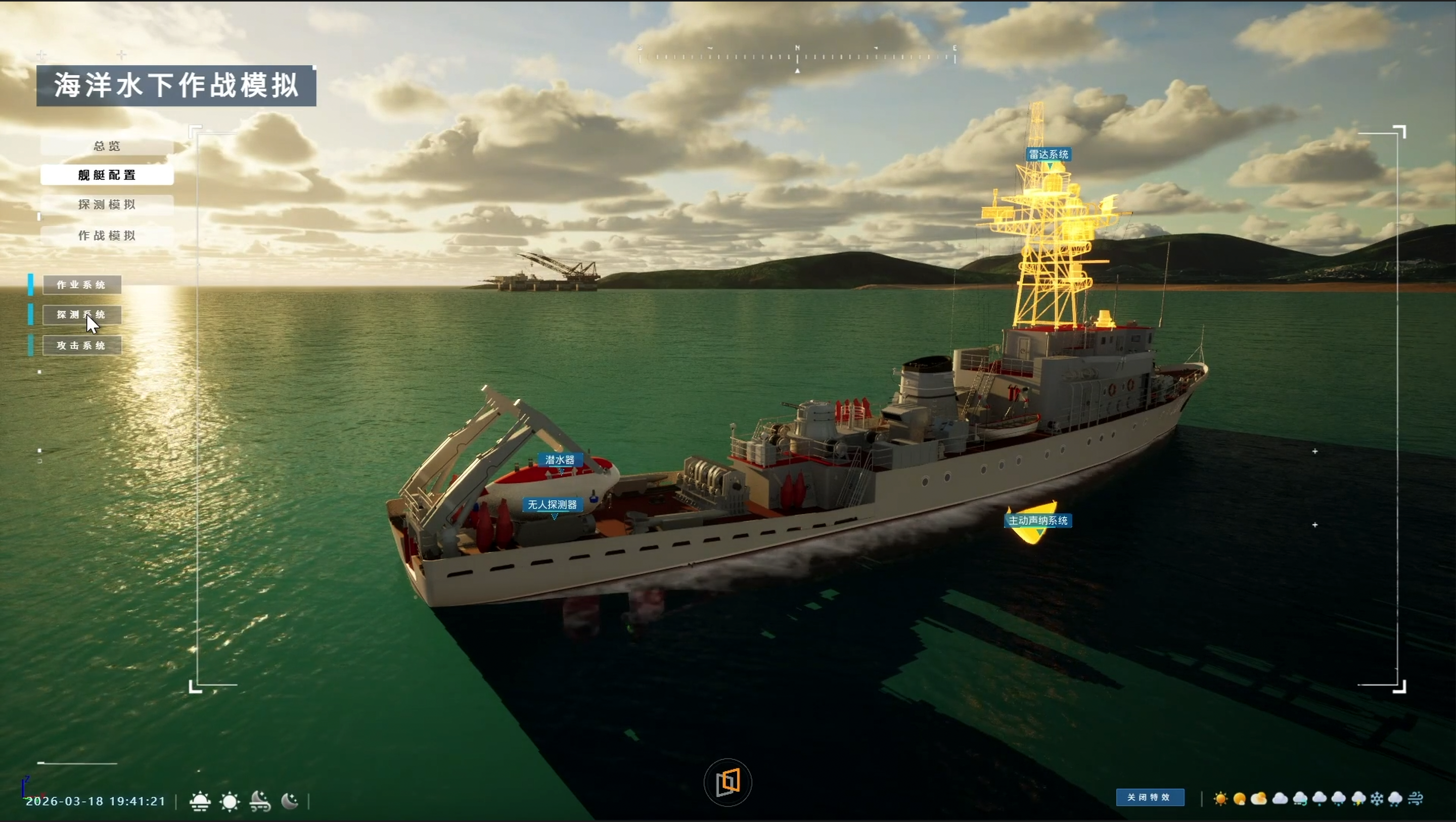This screenshot has height=822, width=1456.
Task: Select the thunderstorm weather icon
Action: tap(1358, 799)
